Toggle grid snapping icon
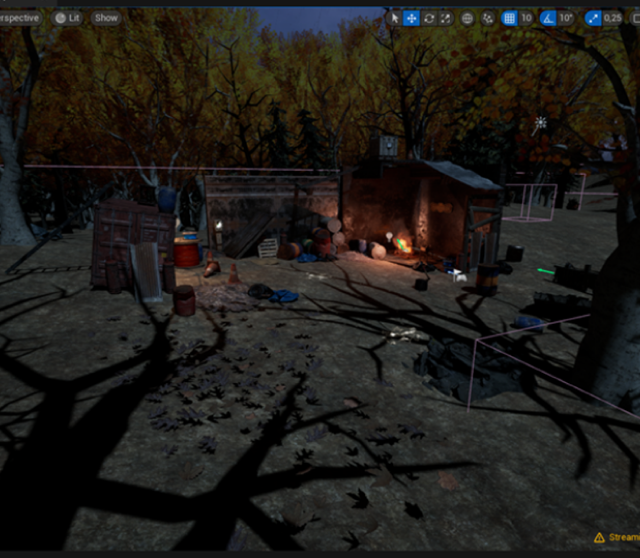The height and width of the screenshot is (558, 640). [x=509, y=18]
